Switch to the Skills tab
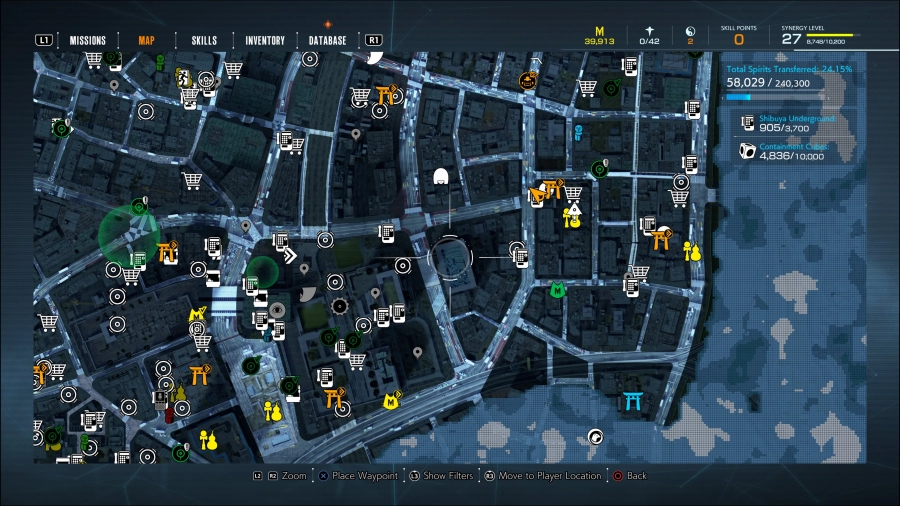The image size is (900, 506). pyautogui.click(x=204, y=41)
